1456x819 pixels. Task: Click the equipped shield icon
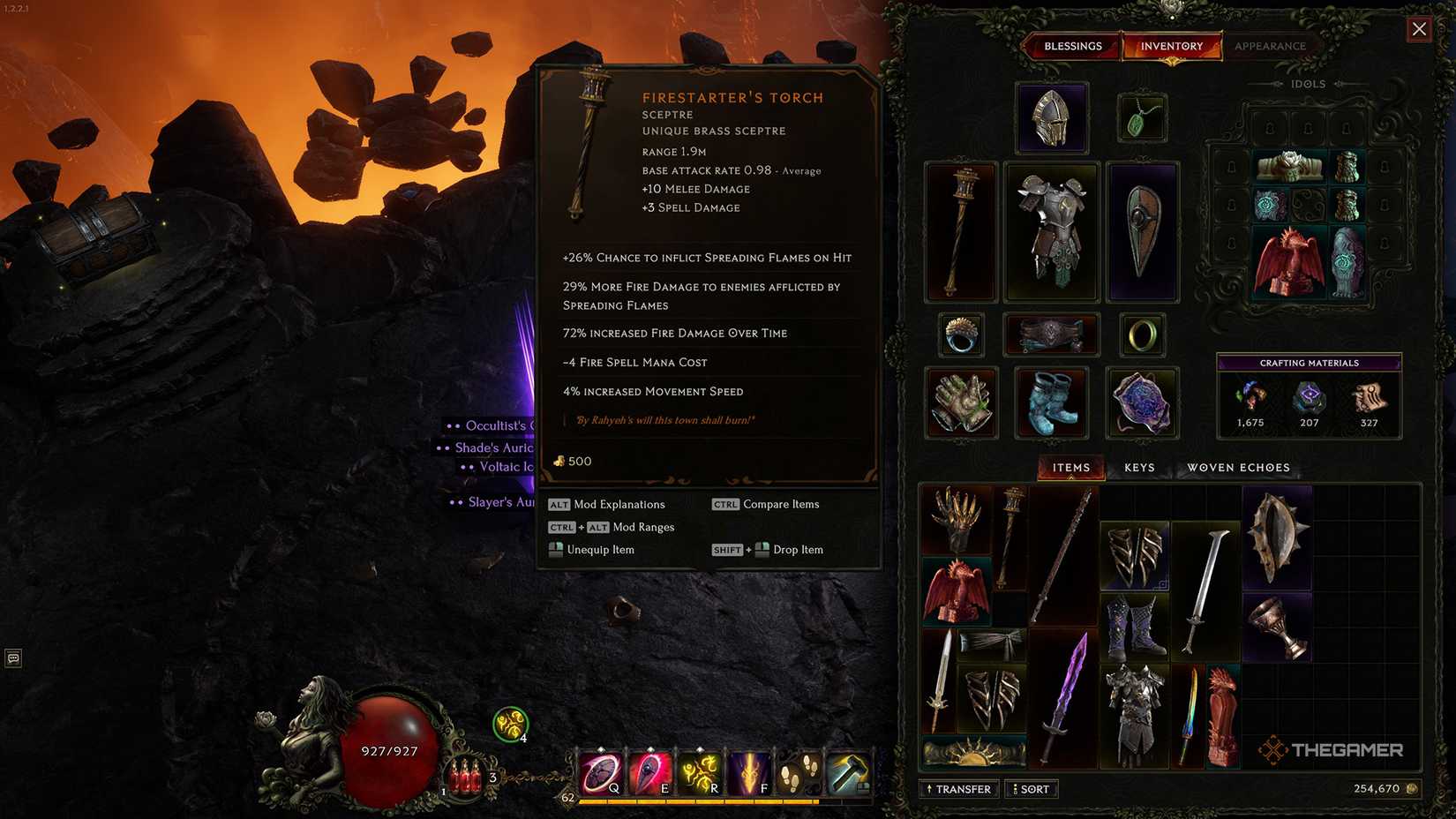[x=1142, y=231]
